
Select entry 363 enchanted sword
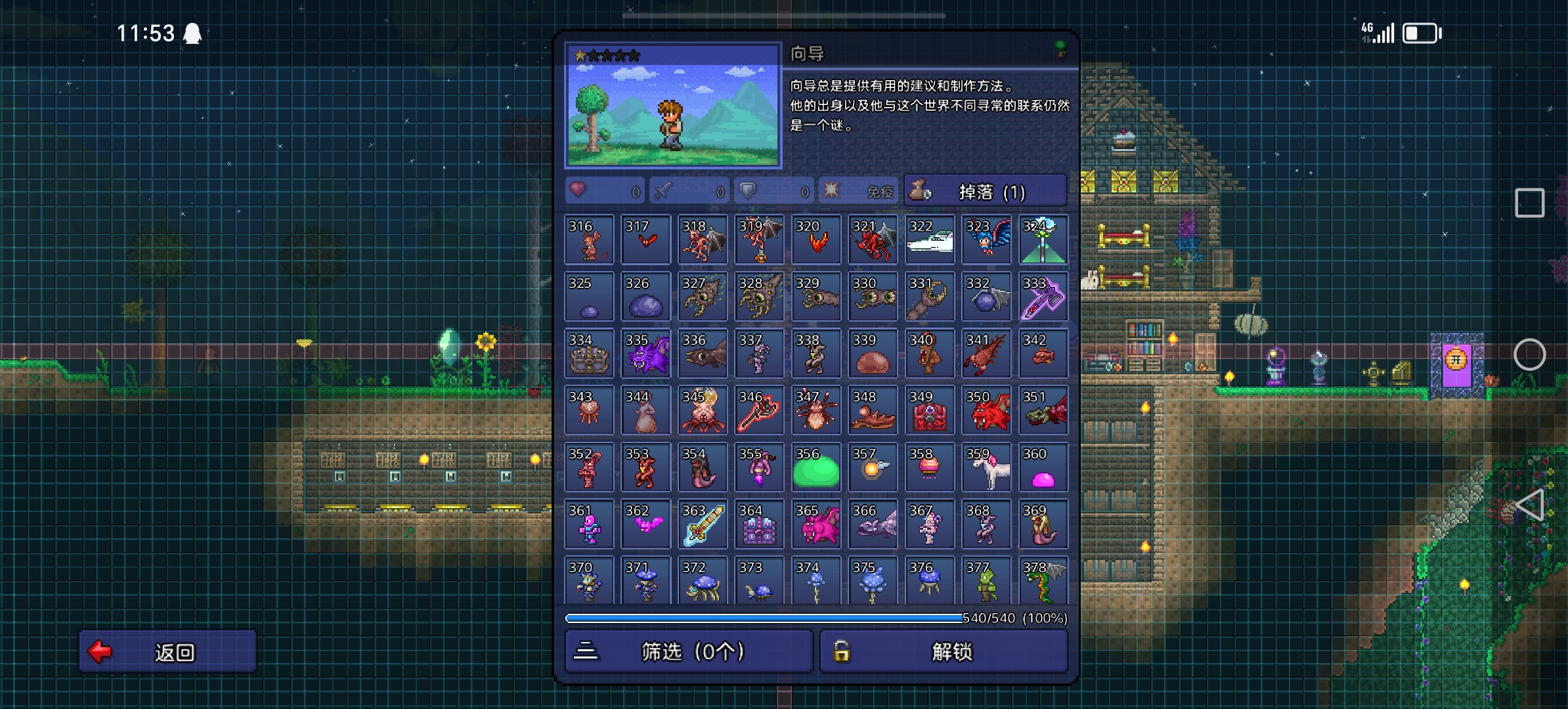coord(702,525)
